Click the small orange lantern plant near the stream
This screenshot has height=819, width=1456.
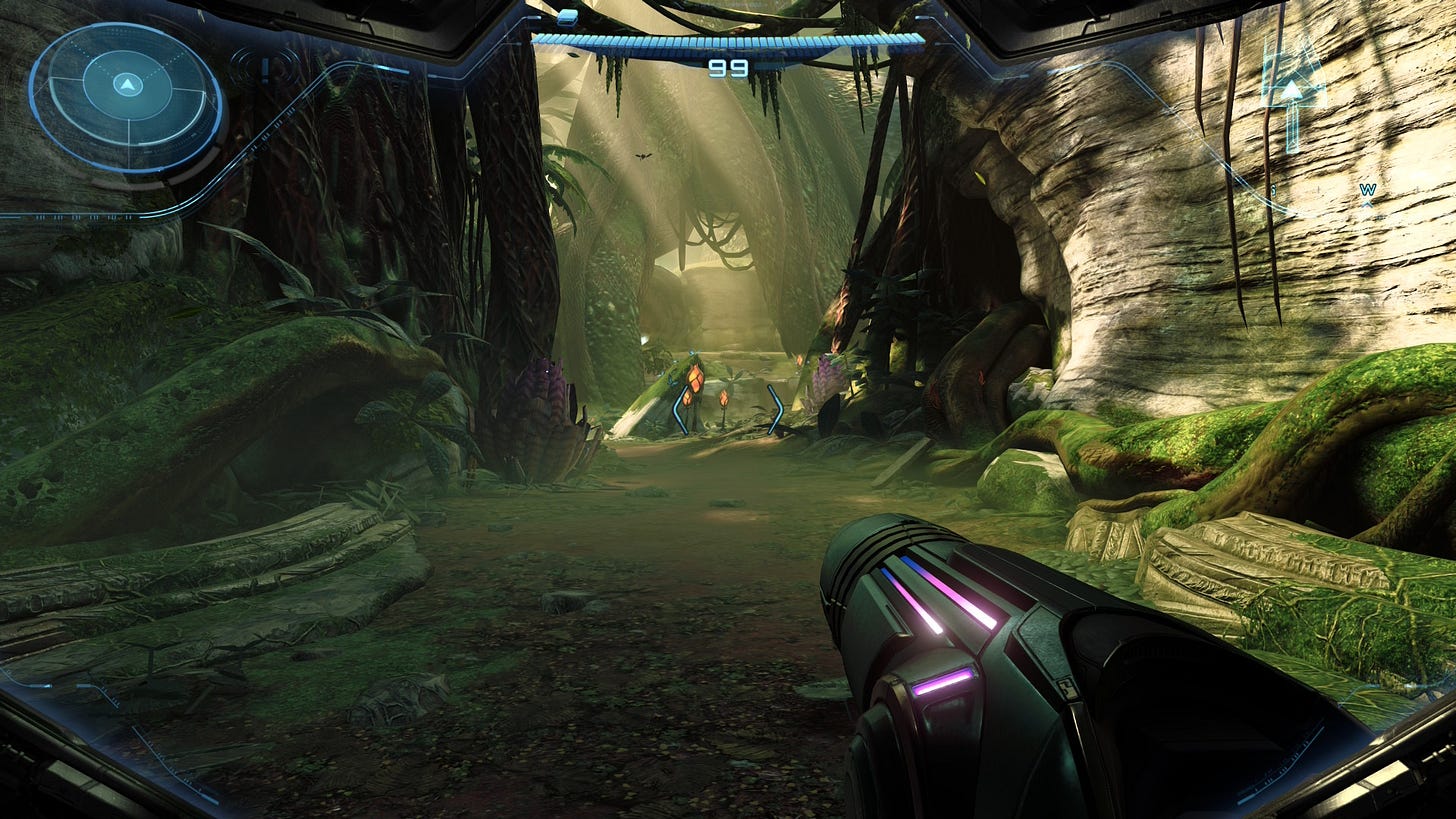[x=724, y=398]
